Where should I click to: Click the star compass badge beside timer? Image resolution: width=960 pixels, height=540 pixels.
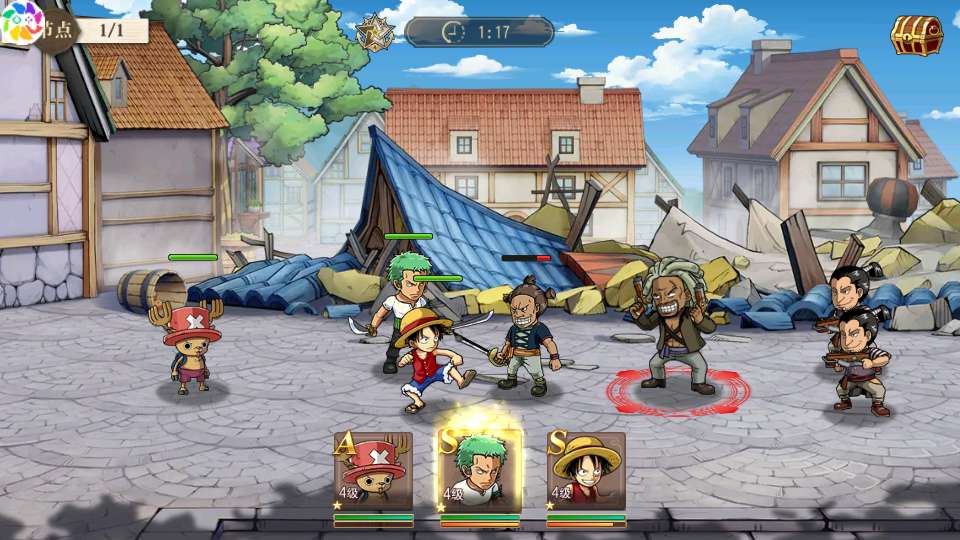[374, 32]
